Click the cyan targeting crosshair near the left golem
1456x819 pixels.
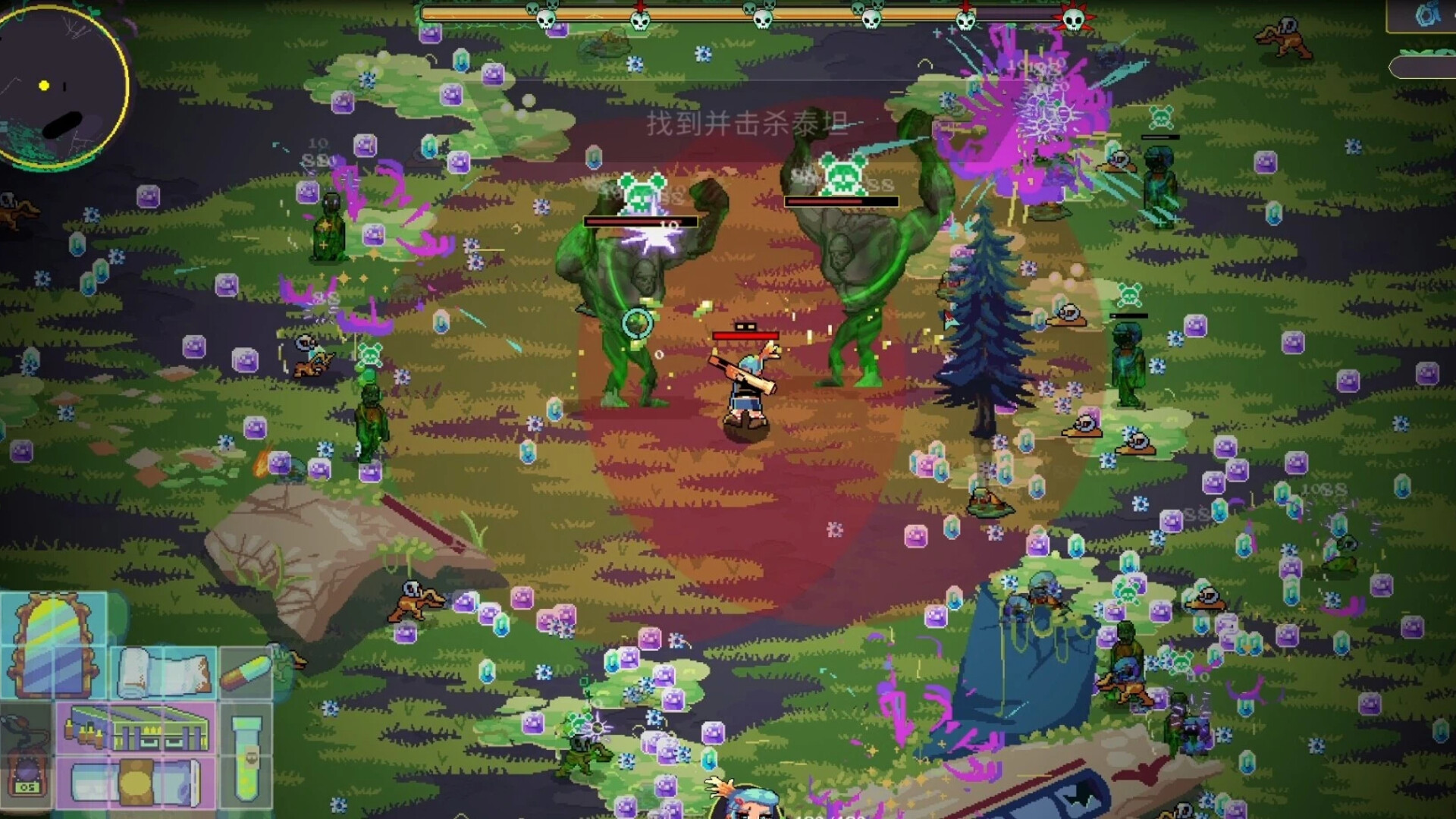(x=637, y=322)
